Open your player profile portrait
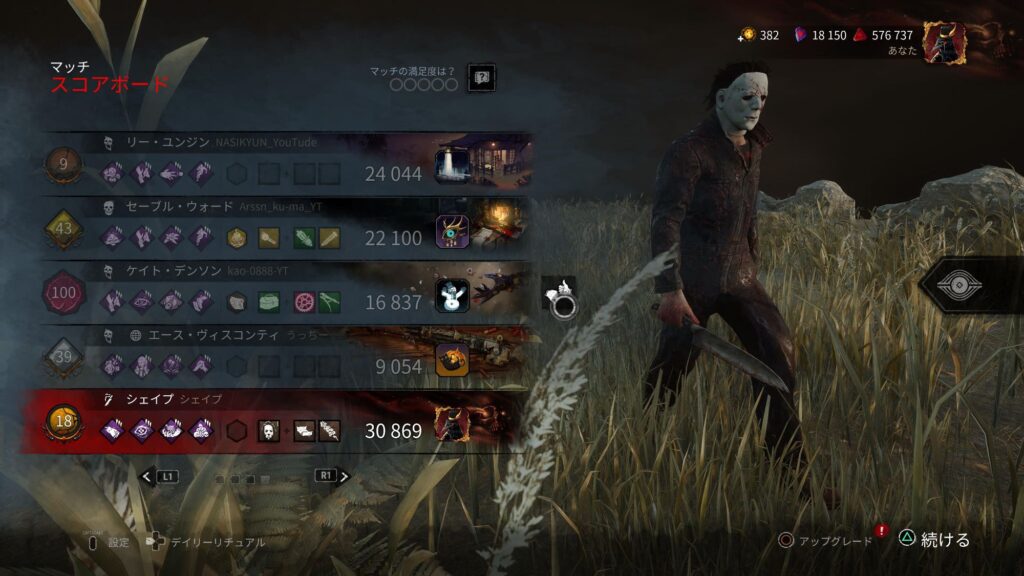 click(x=944, y=41)
